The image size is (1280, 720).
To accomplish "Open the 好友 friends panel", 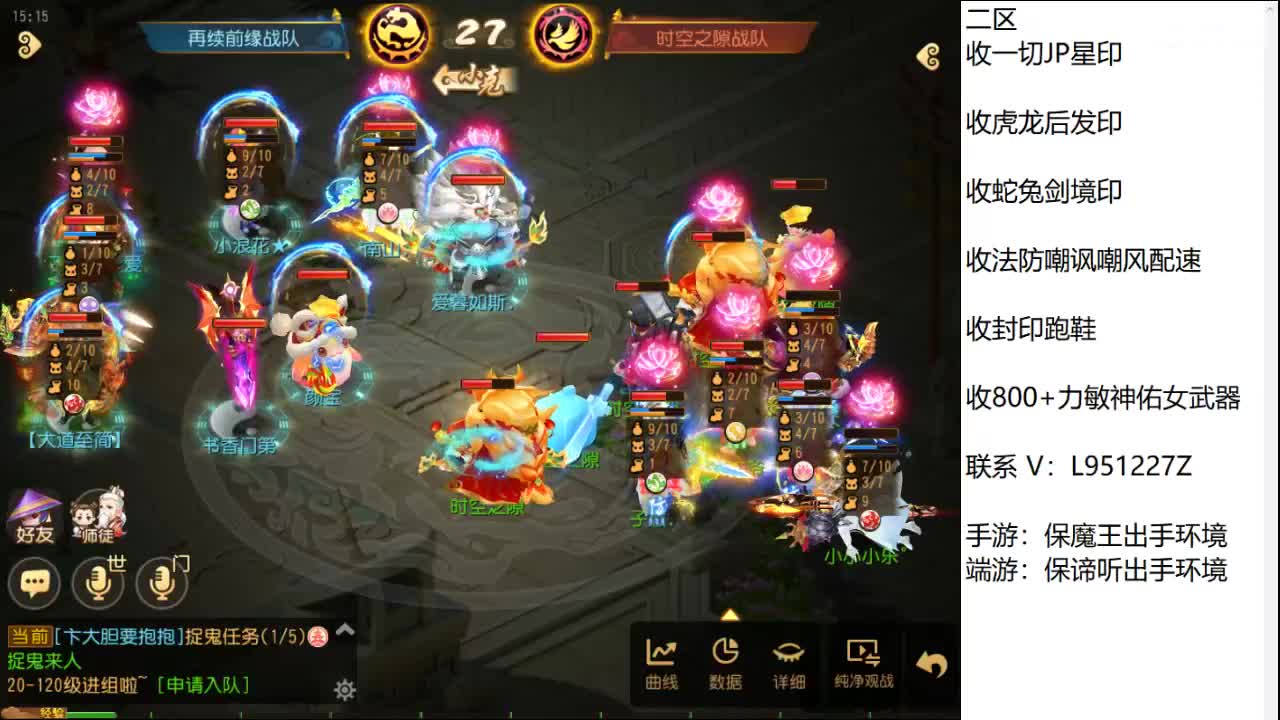I will [x=33, y=515].
